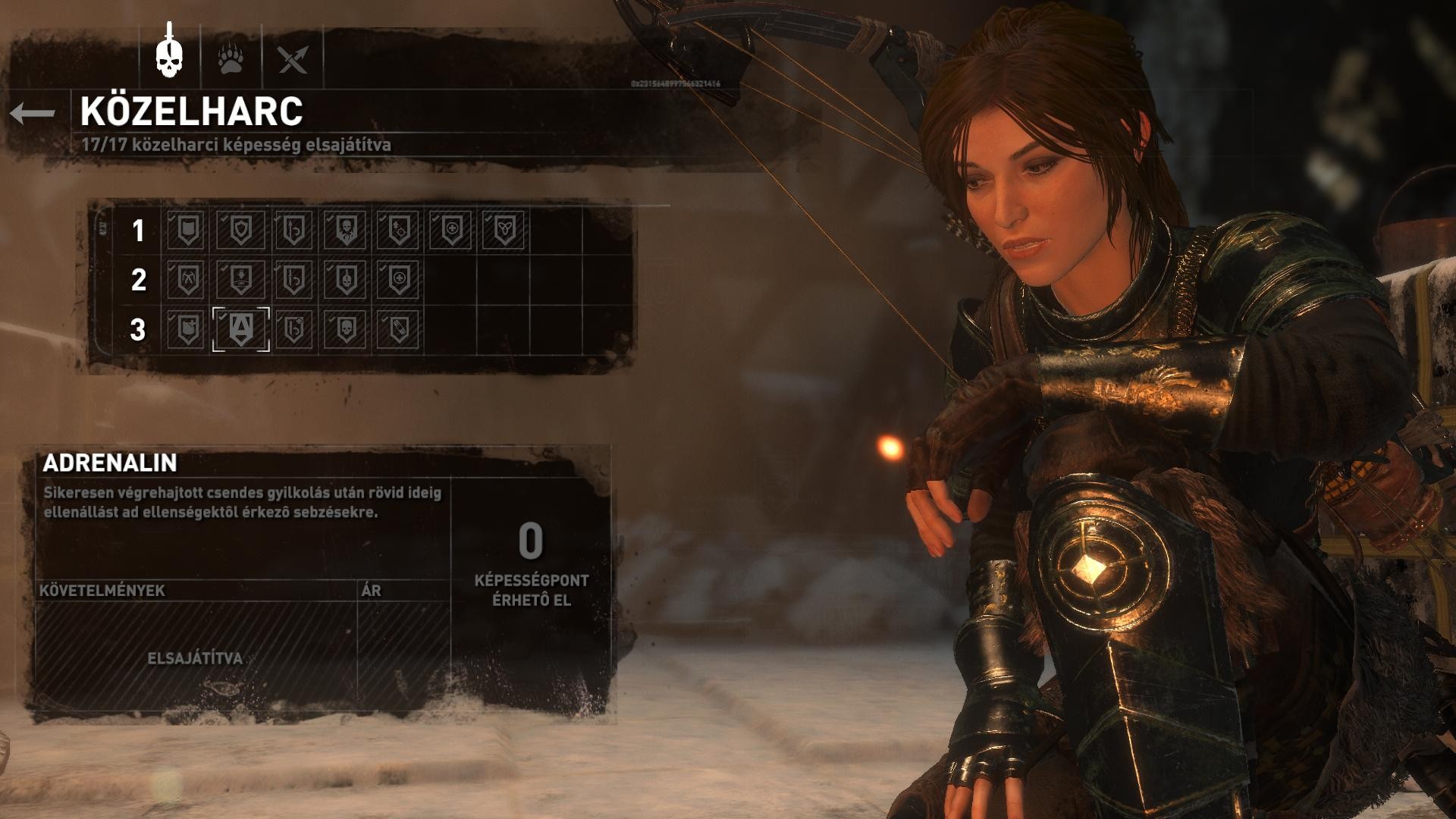Image resolution: width=1456 pixels, height=819 pixels.
Task: Choose the shield-within-shield skill icon
Action: click(x=240, y=229)
